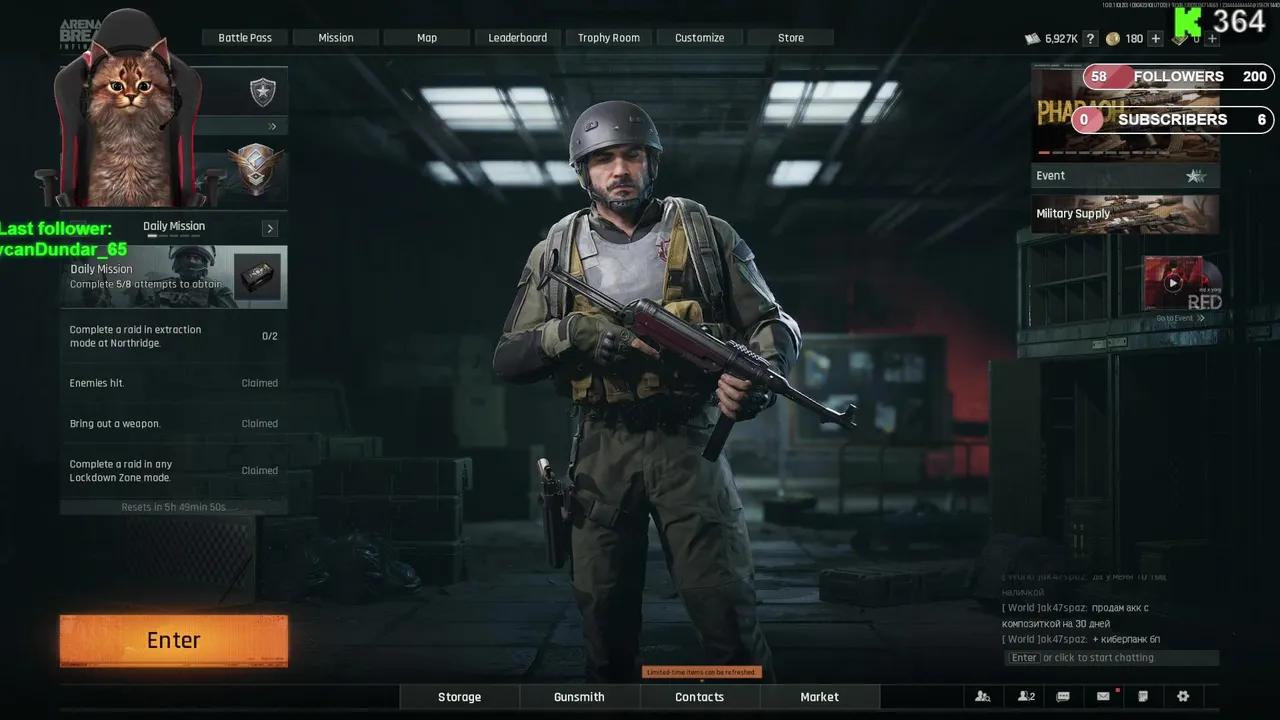This screenshot has height=720, width=1280.
Task: Click the plus next to ticket currency
Action: coord(1210,38)
